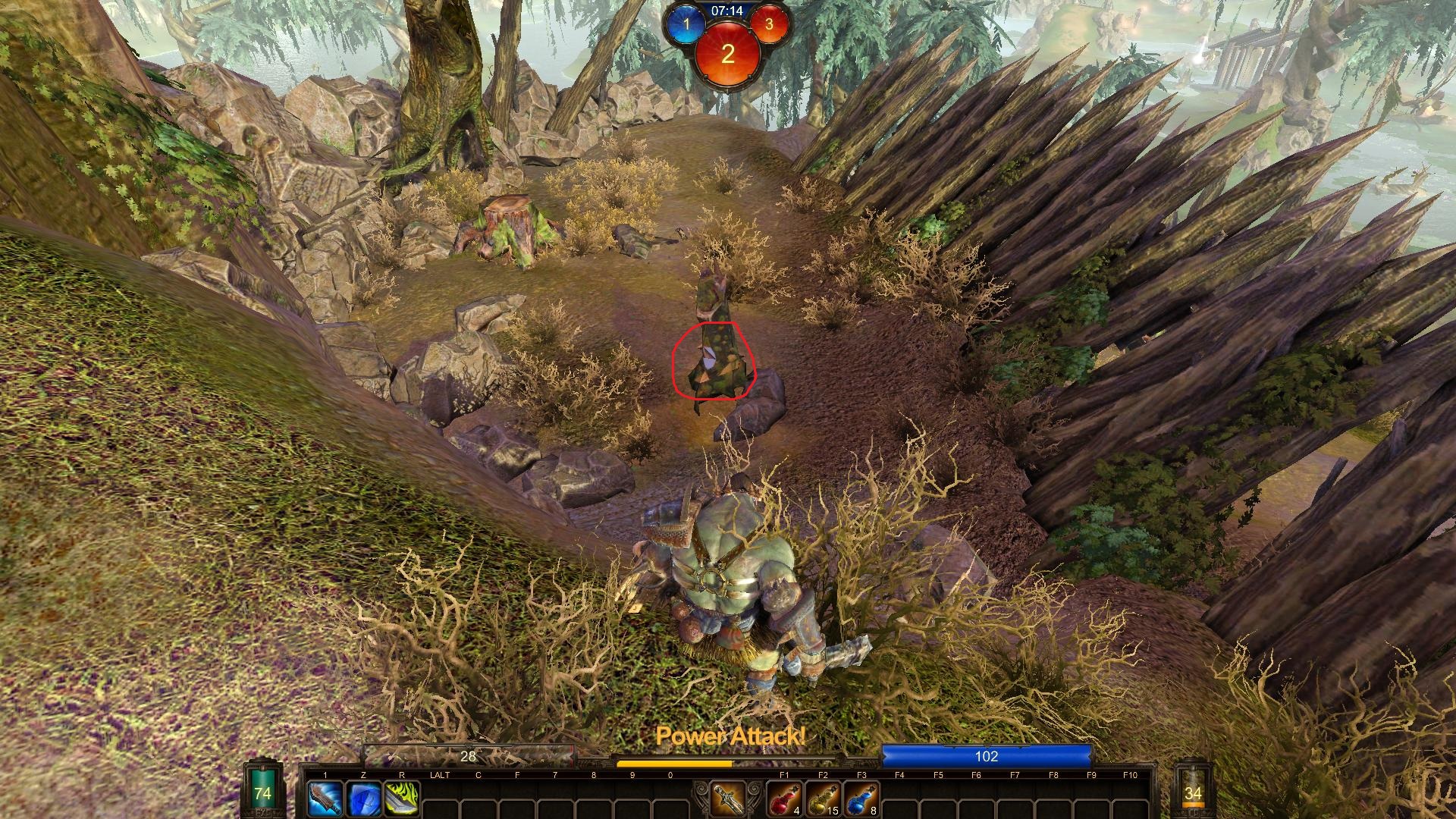The width and height of the screenshot is (1456, 819).
Task: Drink the red health potion
Action: 784,799
